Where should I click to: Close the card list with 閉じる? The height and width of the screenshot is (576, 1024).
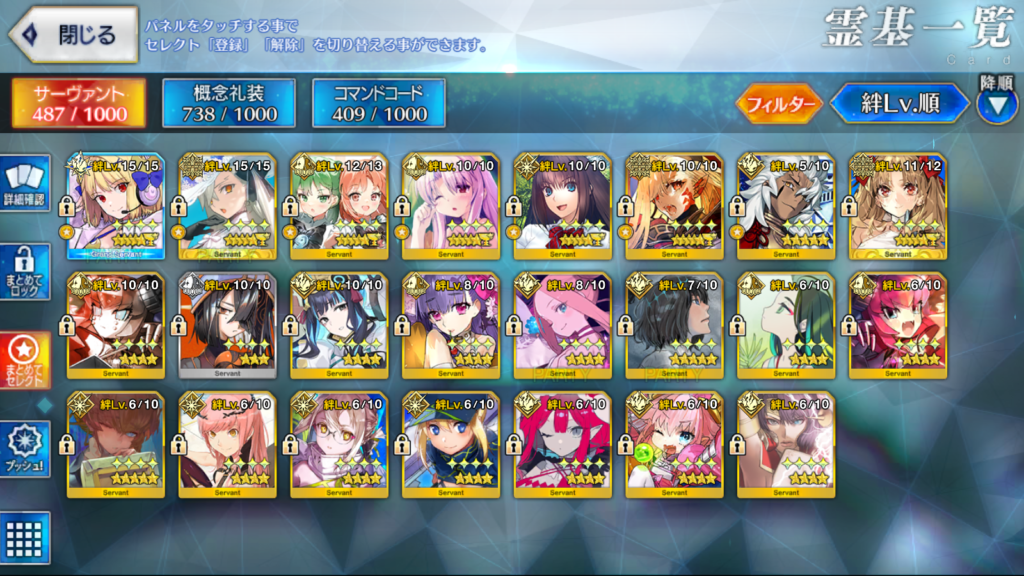tap(74, 35)
